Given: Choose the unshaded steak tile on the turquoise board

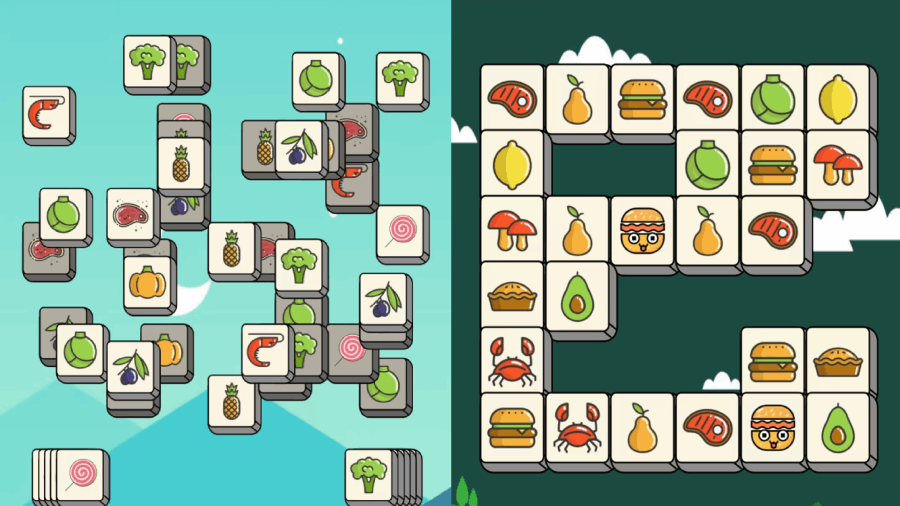Looking at the screenshot, I should (131, 213).
